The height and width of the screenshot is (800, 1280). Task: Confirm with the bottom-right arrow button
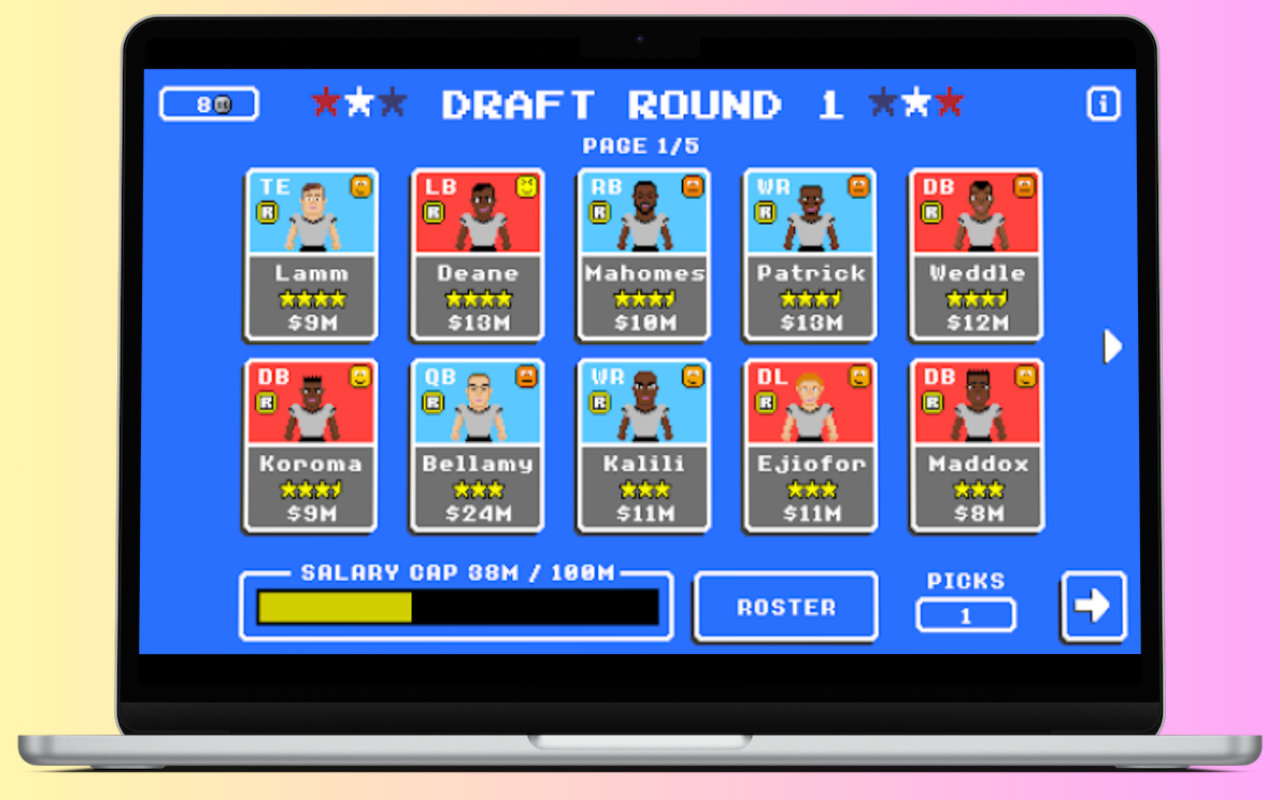point(1093,605)
